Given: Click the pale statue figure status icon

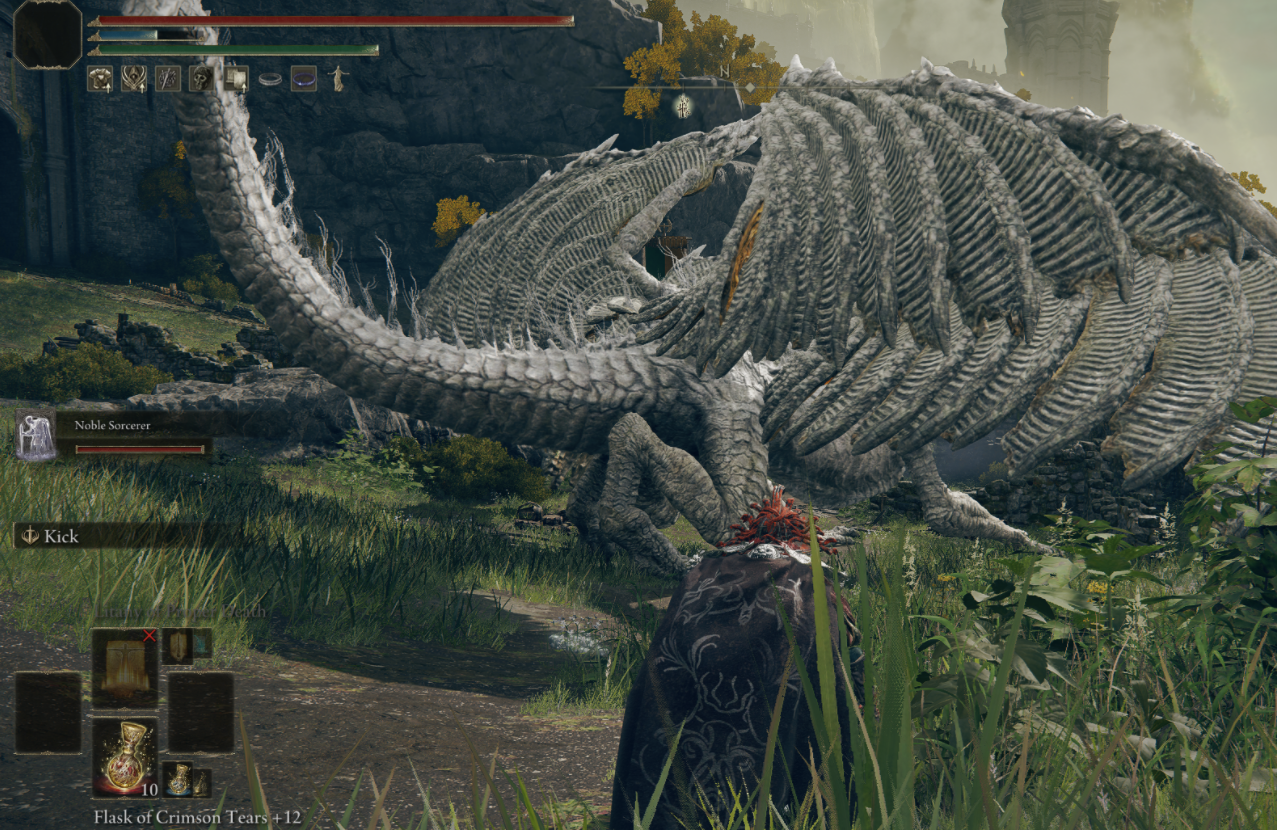Looking at the screenshot, I should (337, 78).
